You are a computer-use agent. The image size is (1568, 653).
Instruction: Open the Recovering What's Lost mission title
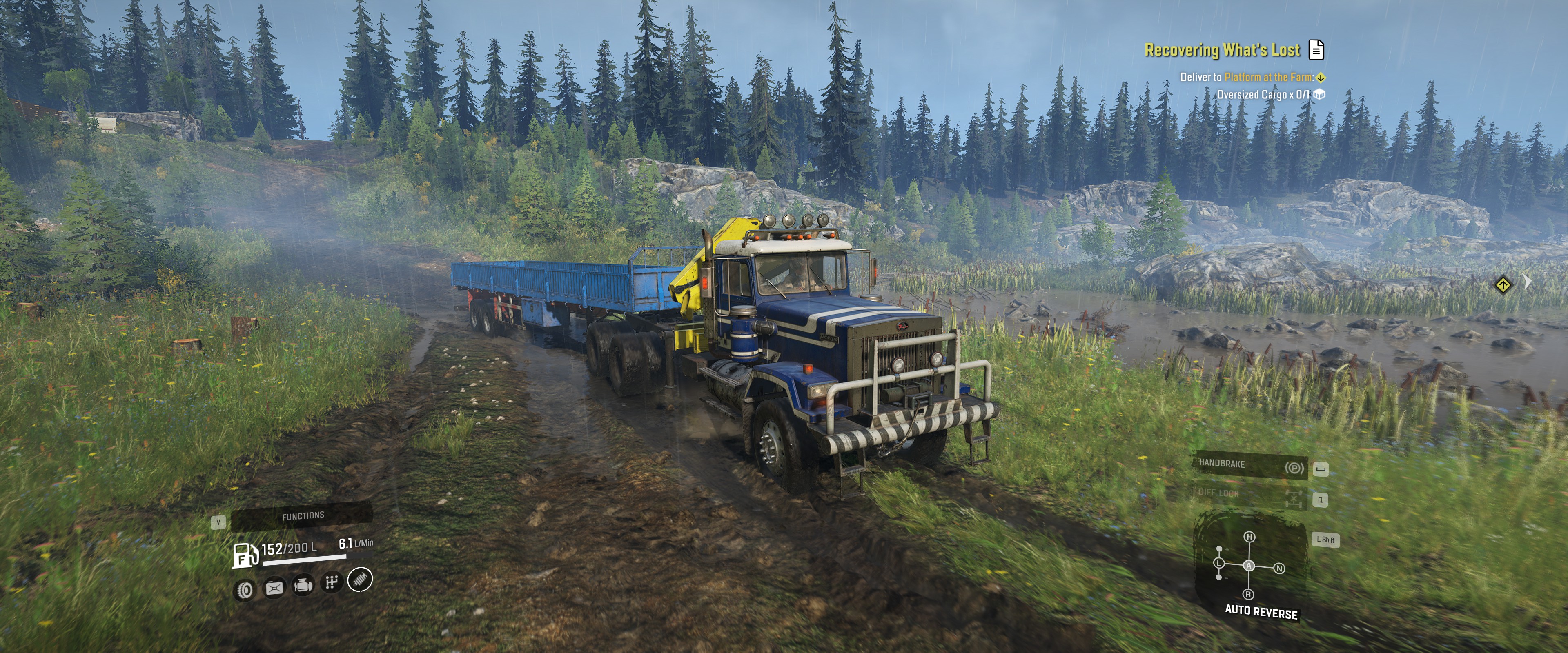[x=1222, y=50]
